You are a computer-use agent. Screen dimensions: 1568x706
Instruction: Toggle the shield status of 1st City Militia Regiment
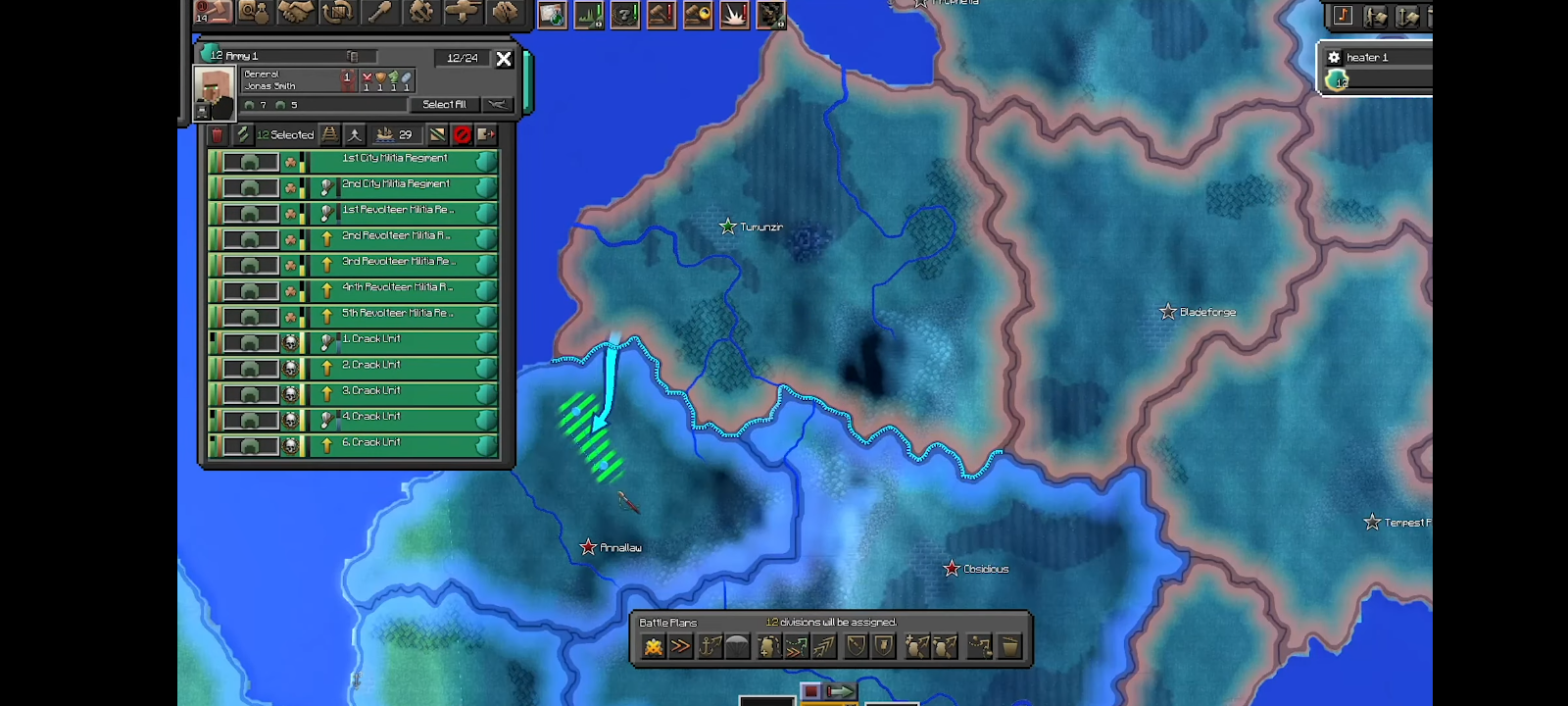pos(487,161)
